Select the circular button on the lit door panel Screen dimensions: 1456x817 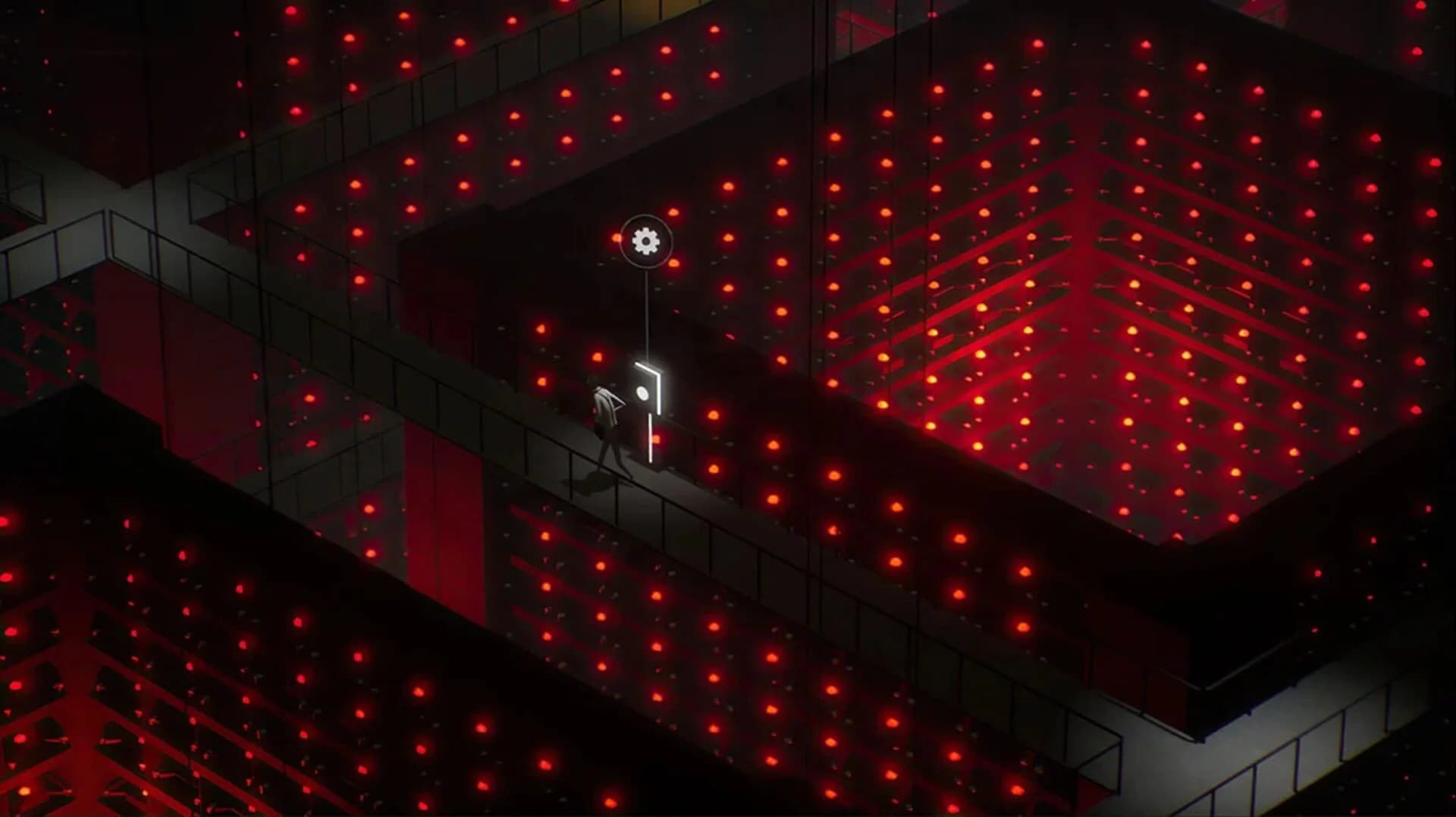[x=642, y=391]
